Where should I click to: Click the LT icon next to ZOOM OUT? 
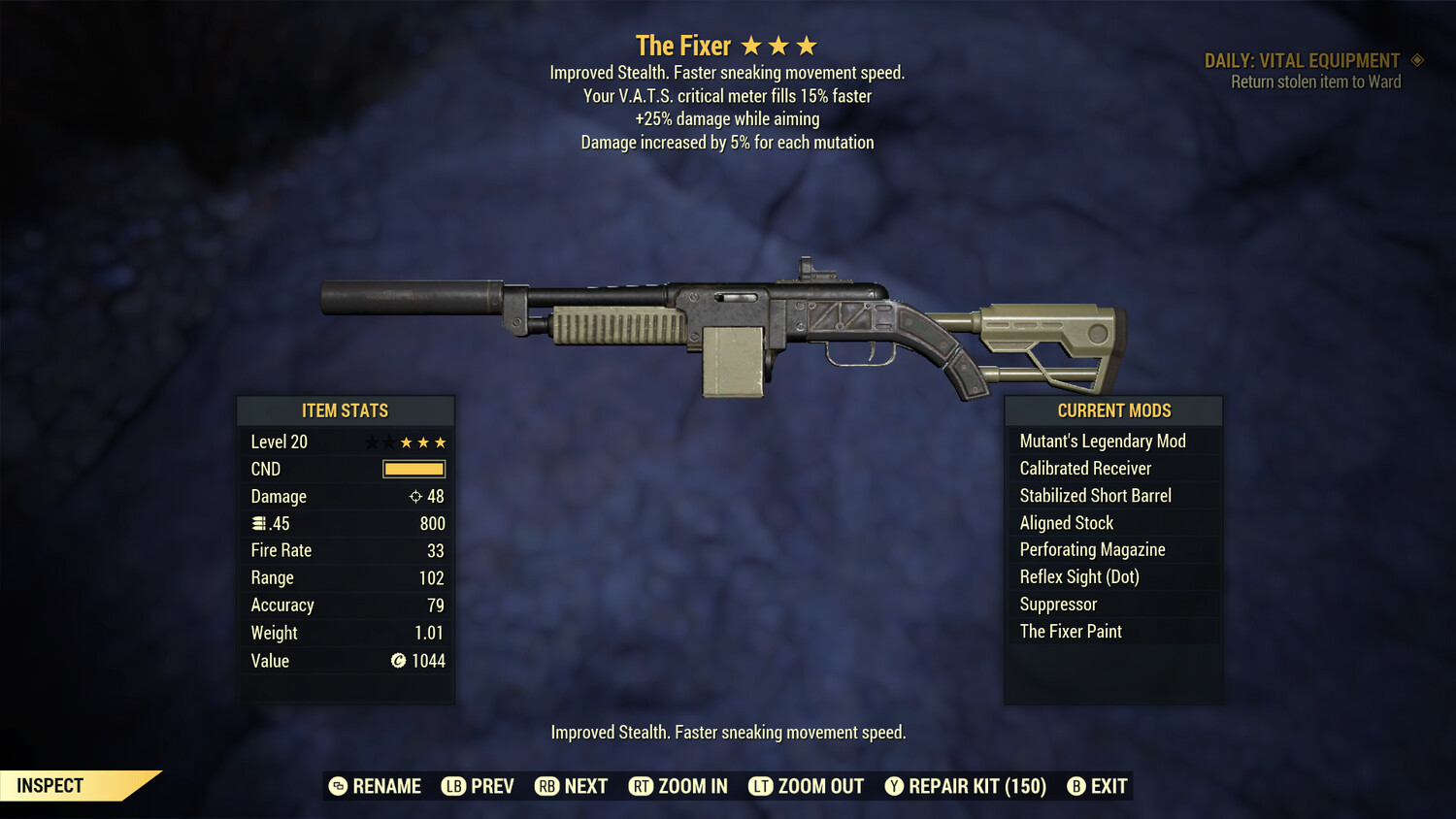pyautogui.click(x=761, y=786)
